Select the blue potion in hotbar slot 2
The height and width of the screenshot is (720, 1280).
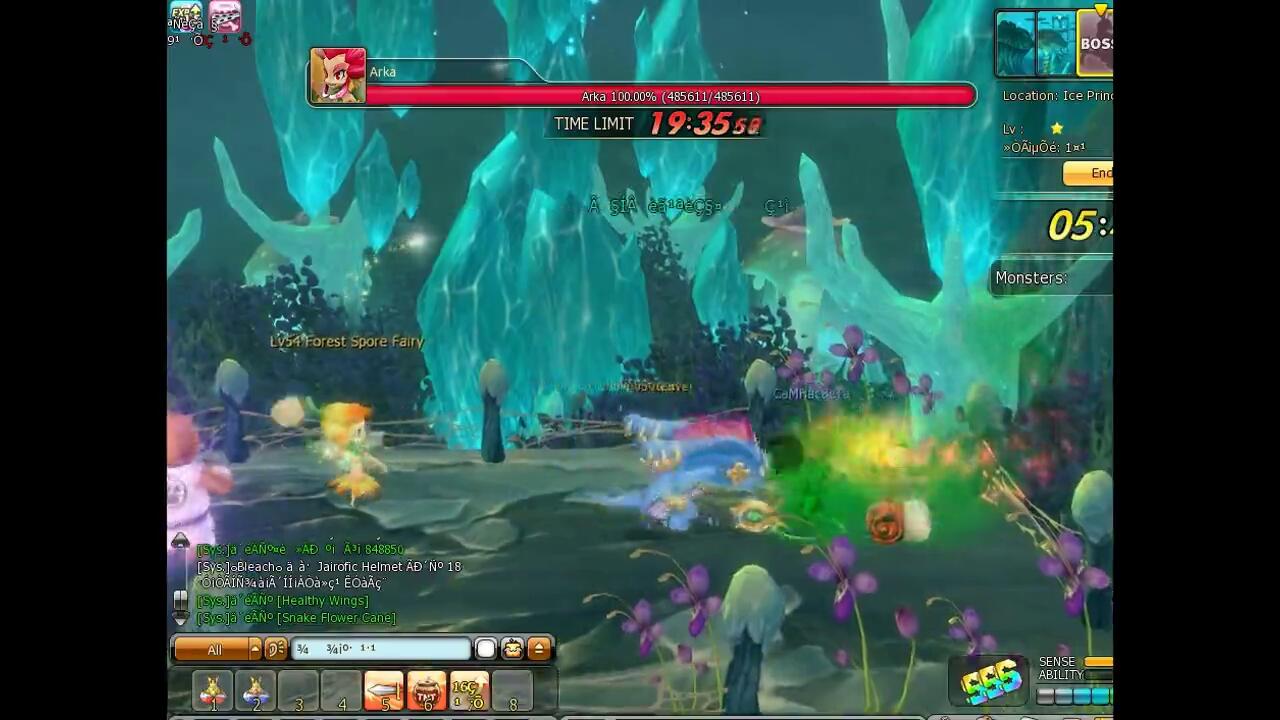[x=255, y=690]
